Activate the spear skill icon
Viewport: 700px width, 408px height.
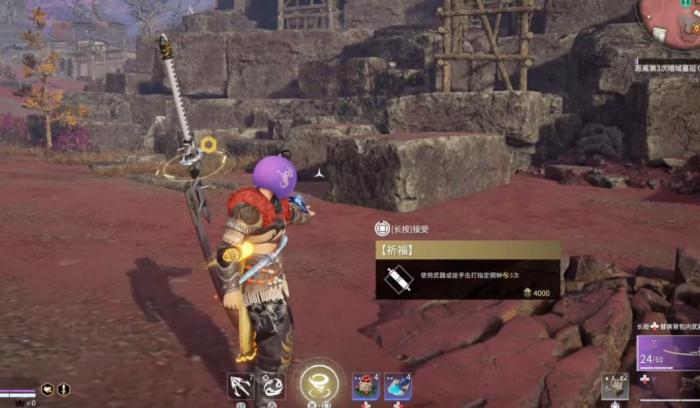click(240, 385)
